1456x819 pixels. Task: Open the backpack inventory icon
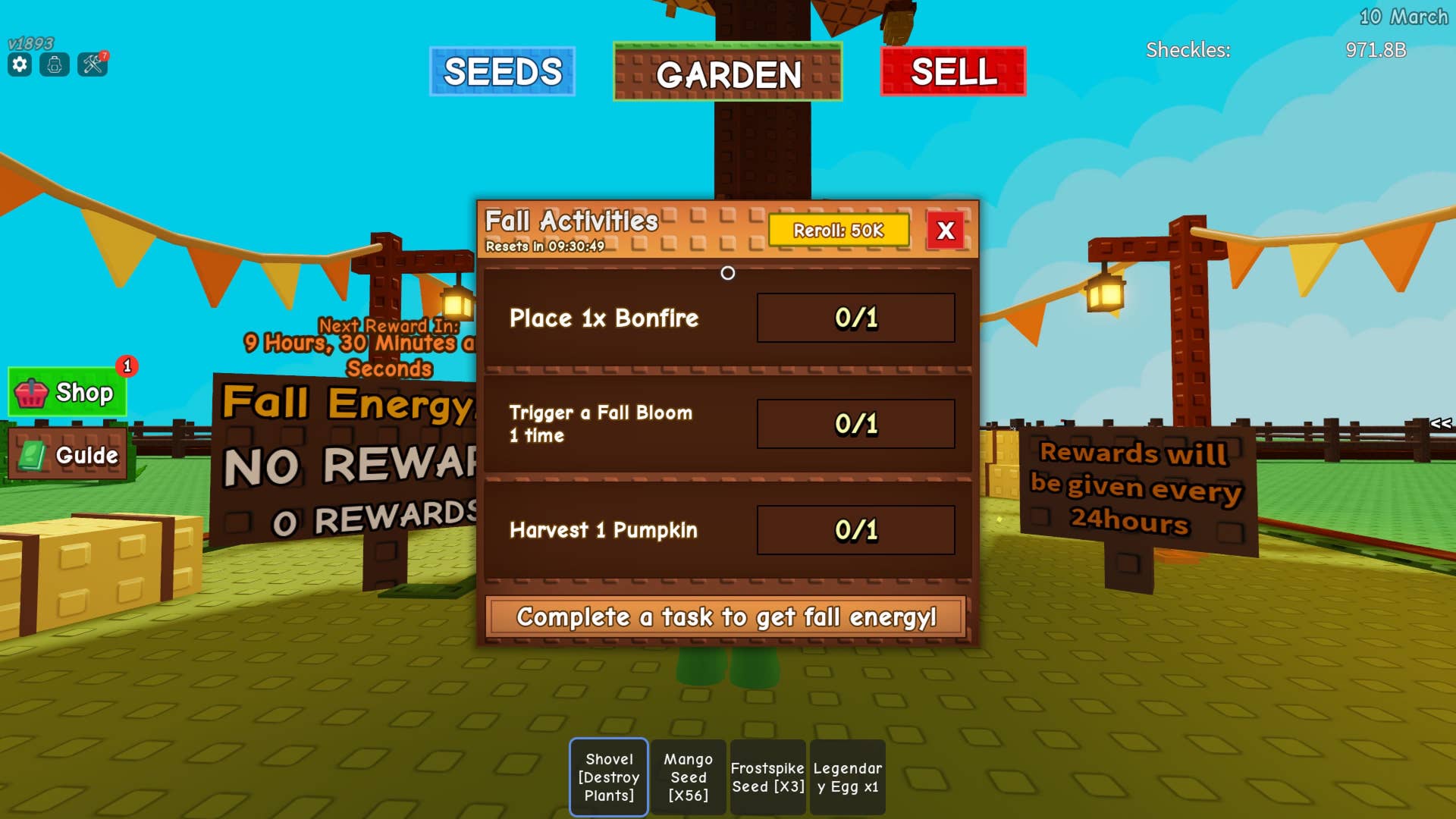55,65
